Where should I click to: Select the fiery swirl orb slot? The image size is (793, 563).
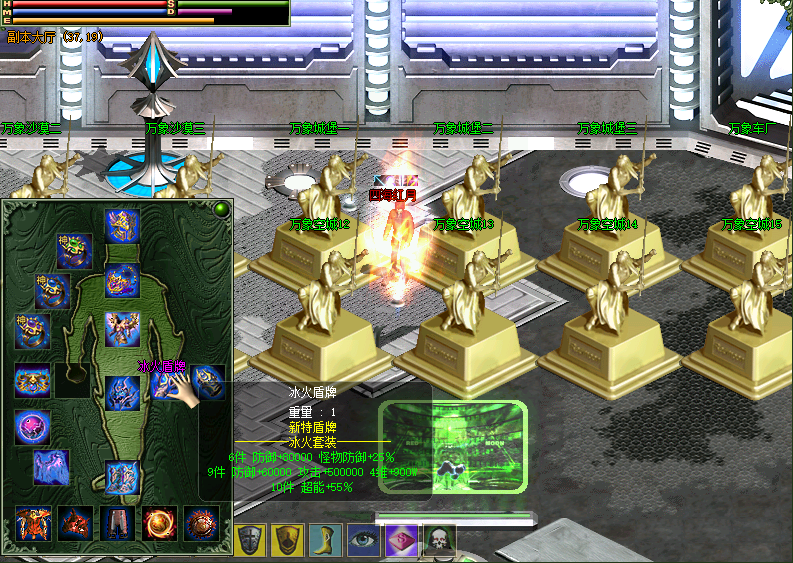(159, 523)
